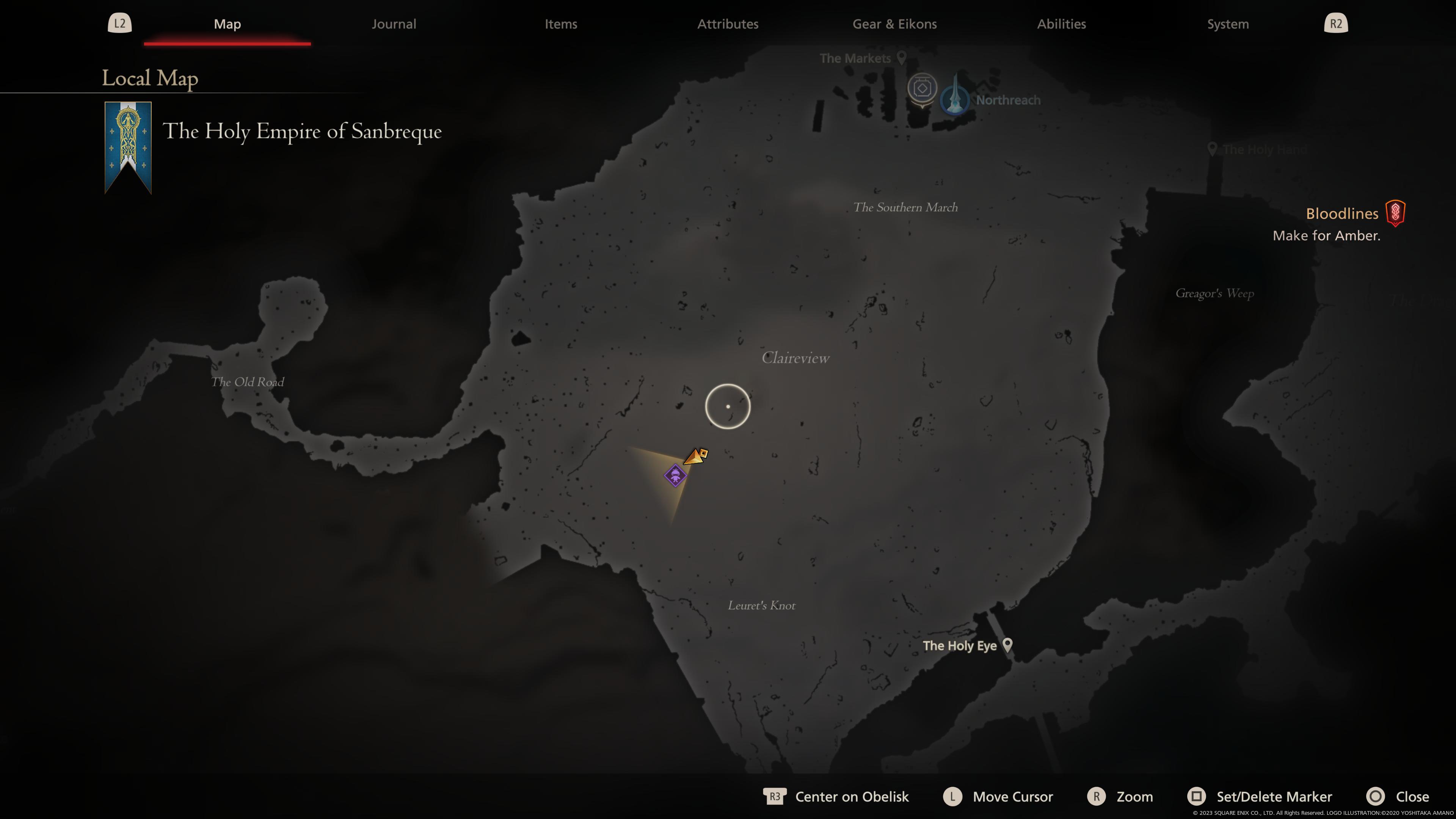Open the Gear & Eikons tab

894,24
